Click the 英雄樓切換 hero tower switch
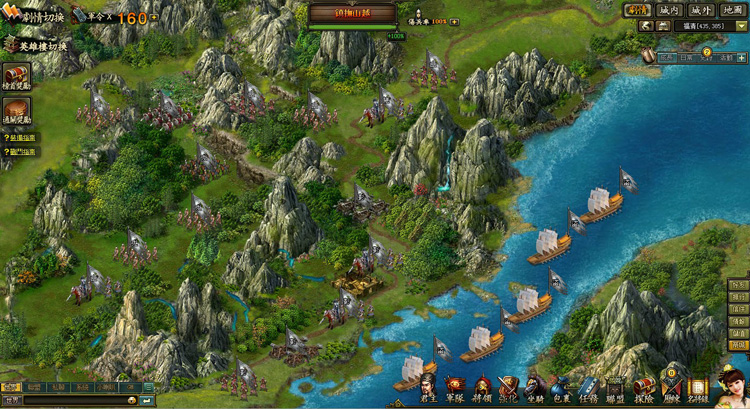 [34, 46]
